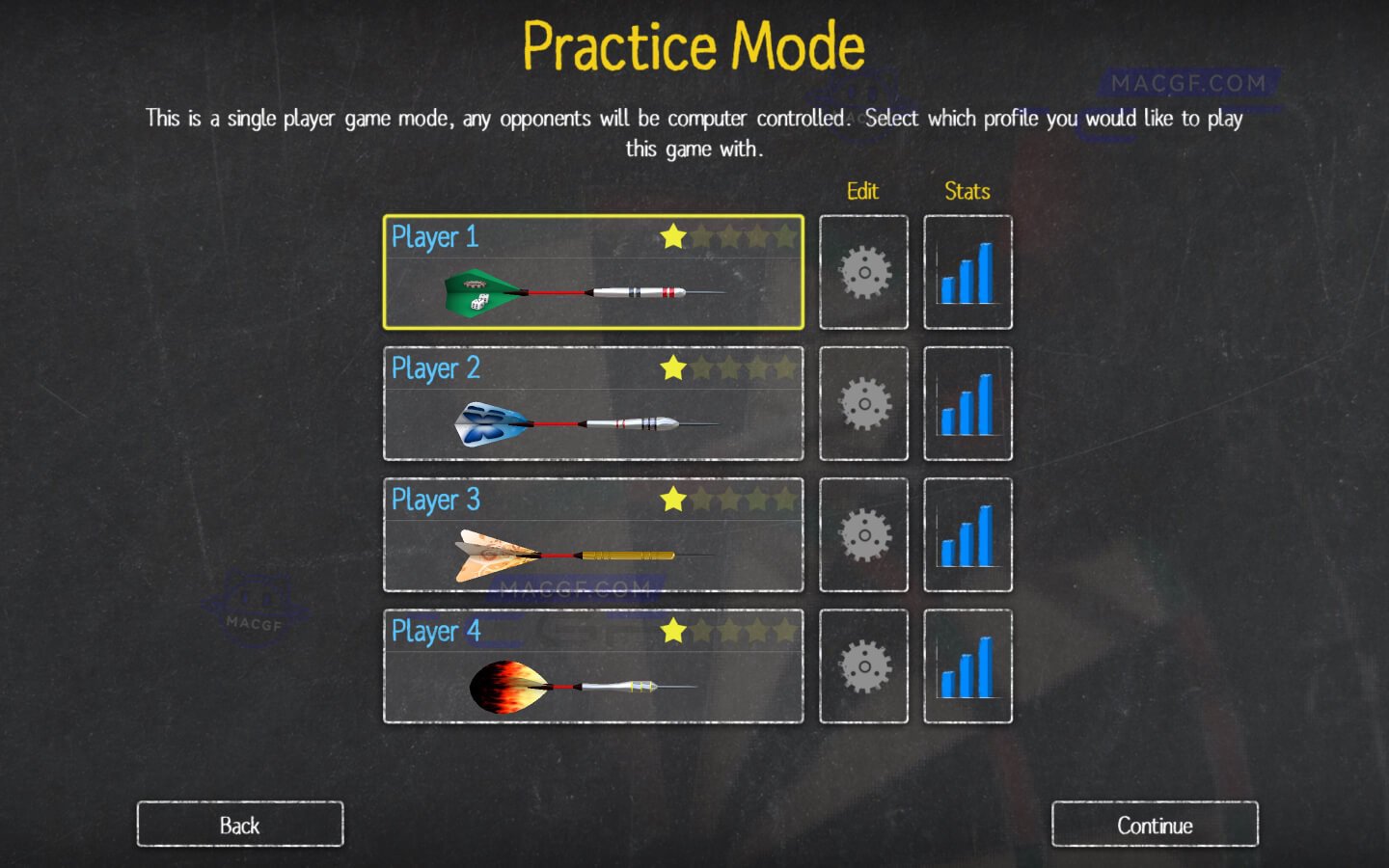1389x868 pixels.
Task: Open Edit settings for Player 4
Action: (863, 666)
